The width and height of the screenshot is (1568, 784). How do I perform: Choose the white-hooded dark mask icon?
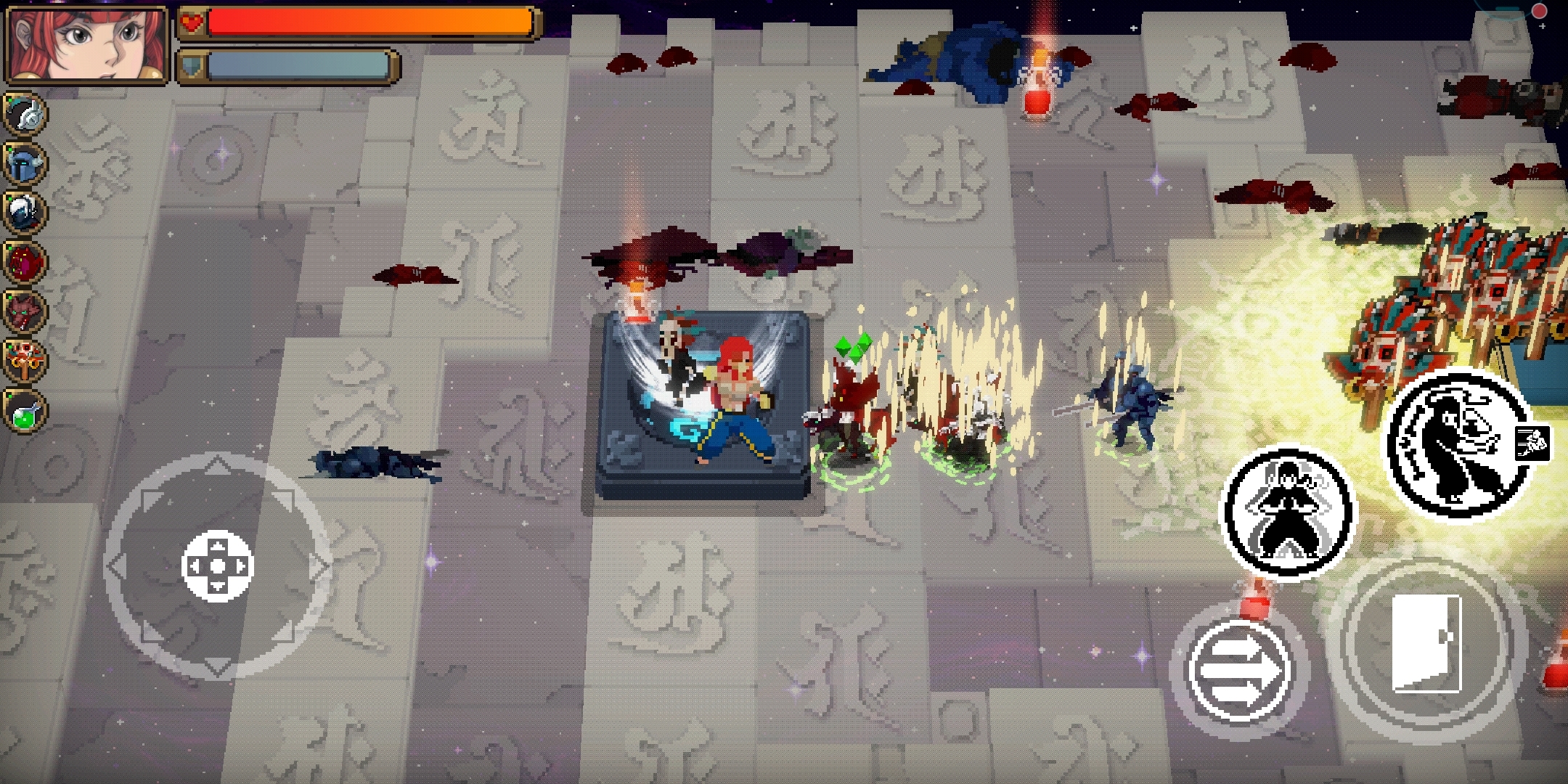[x=26, y=212]
